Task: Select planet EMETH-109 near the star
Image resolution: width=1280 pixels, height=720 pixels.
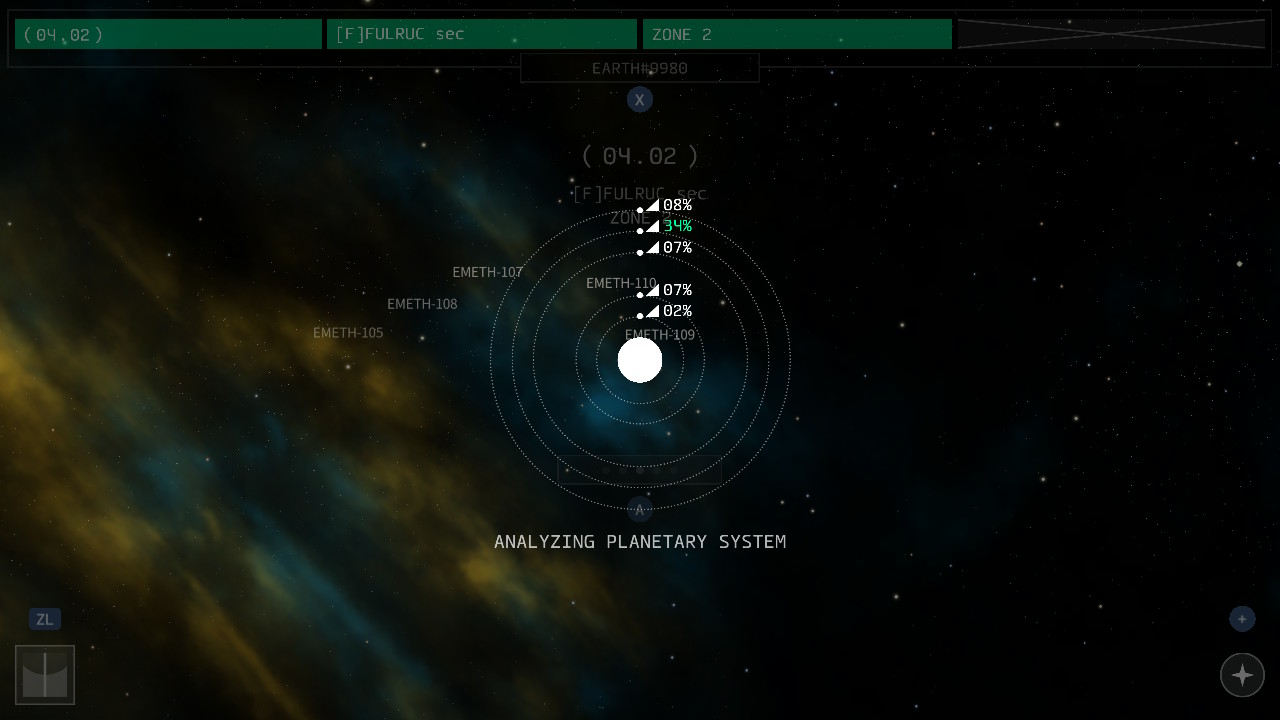Action: tap(659, 335)
